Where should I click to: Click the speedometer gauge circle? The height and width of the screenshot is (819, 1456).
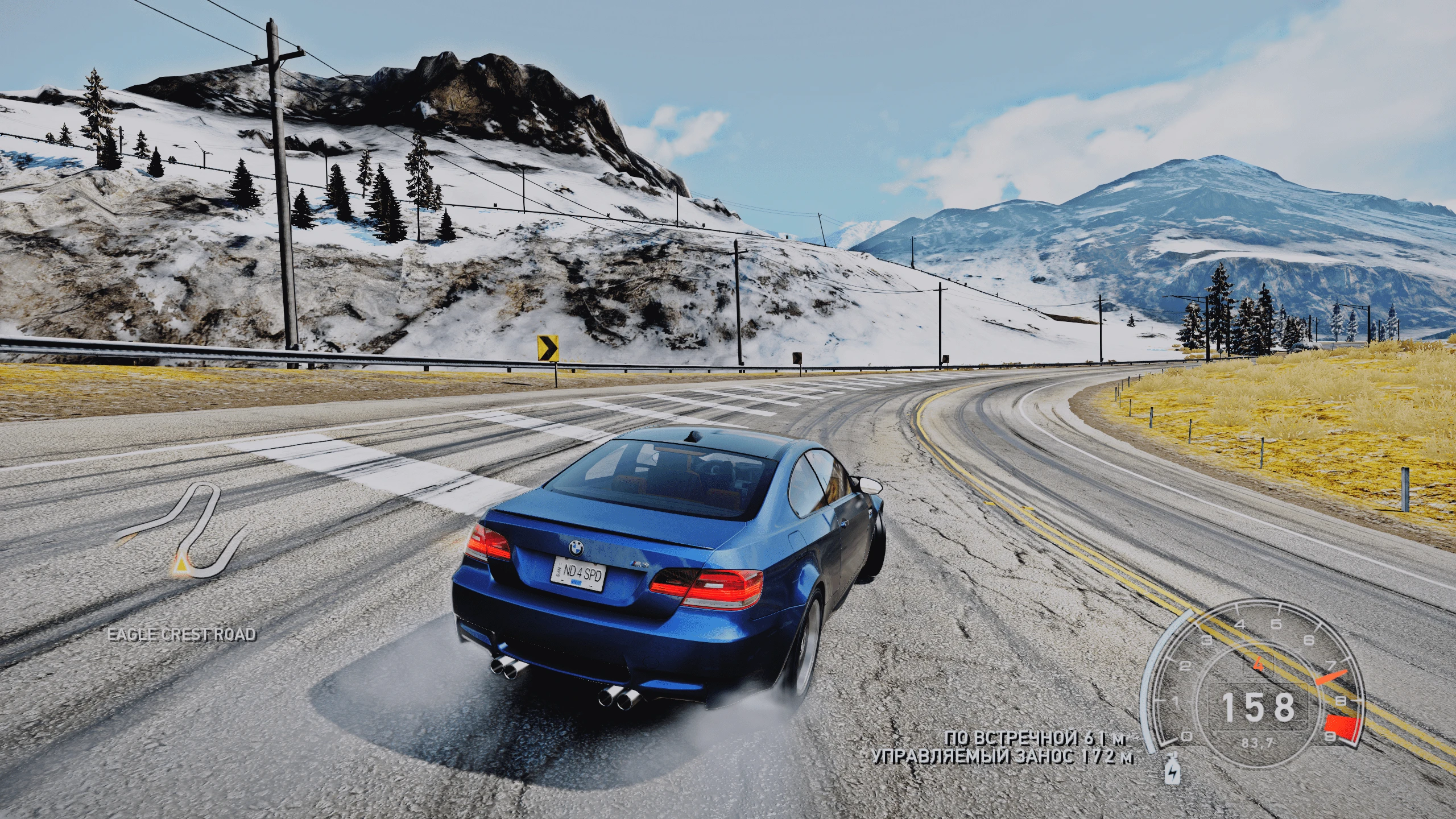pyautogui.click(x=1257, y=705)
